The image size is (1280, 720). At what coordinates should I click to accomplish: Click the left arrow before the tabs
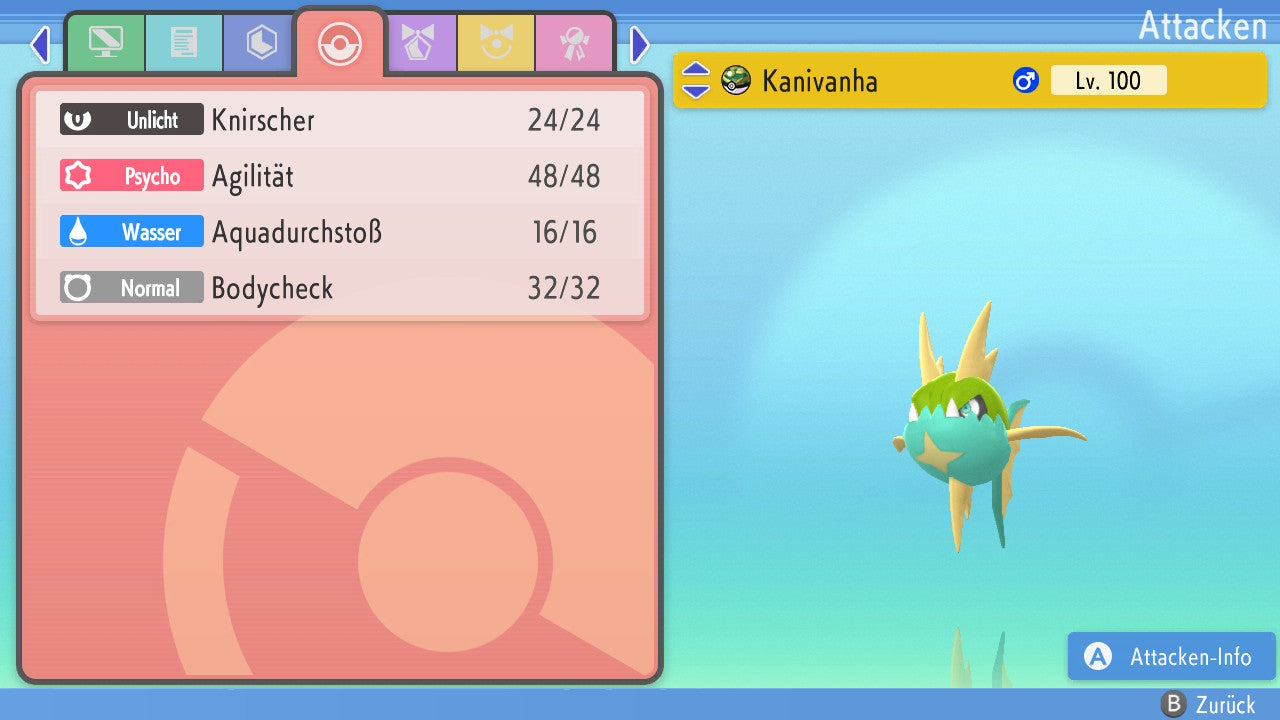[x=40, y=44]
